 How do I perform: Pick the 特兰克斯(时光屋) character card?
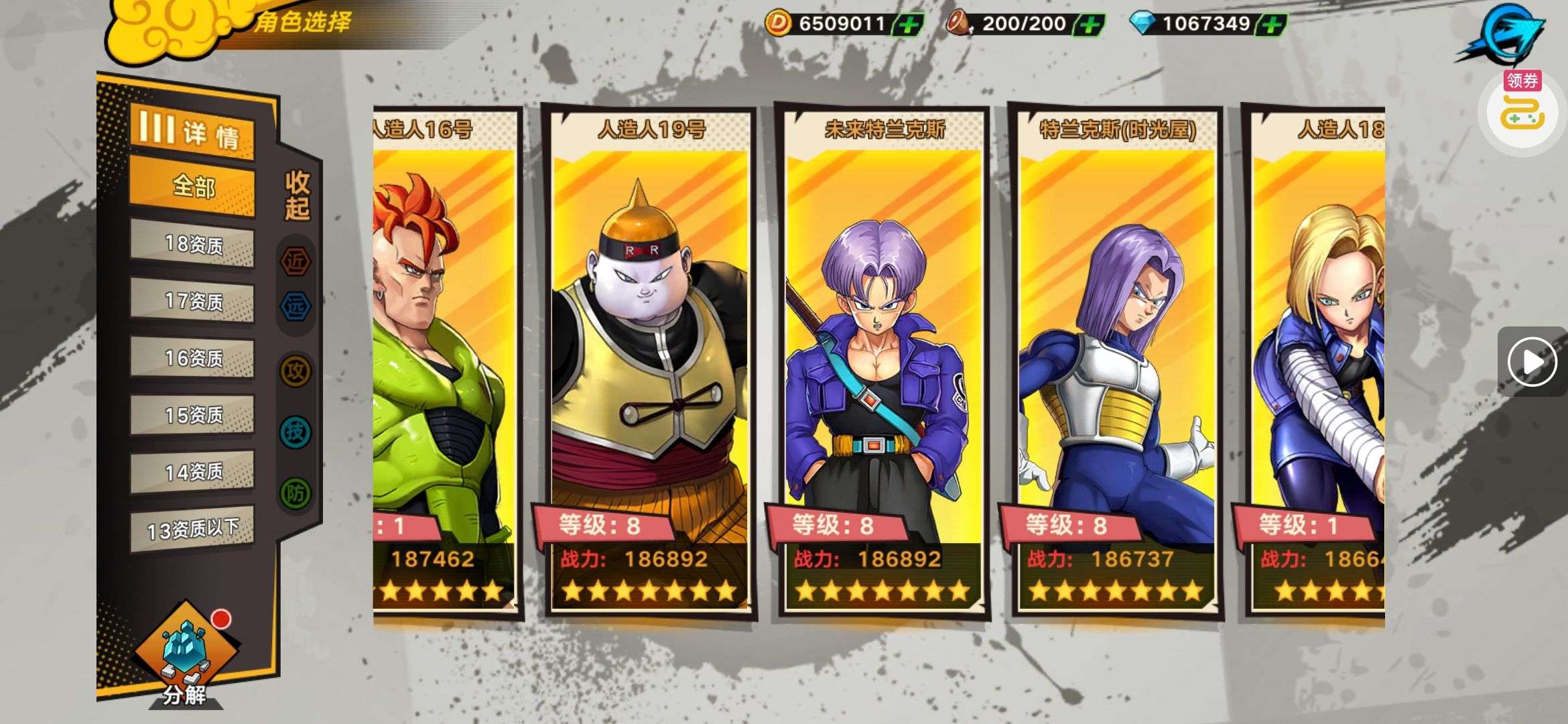pos(1116,362)
